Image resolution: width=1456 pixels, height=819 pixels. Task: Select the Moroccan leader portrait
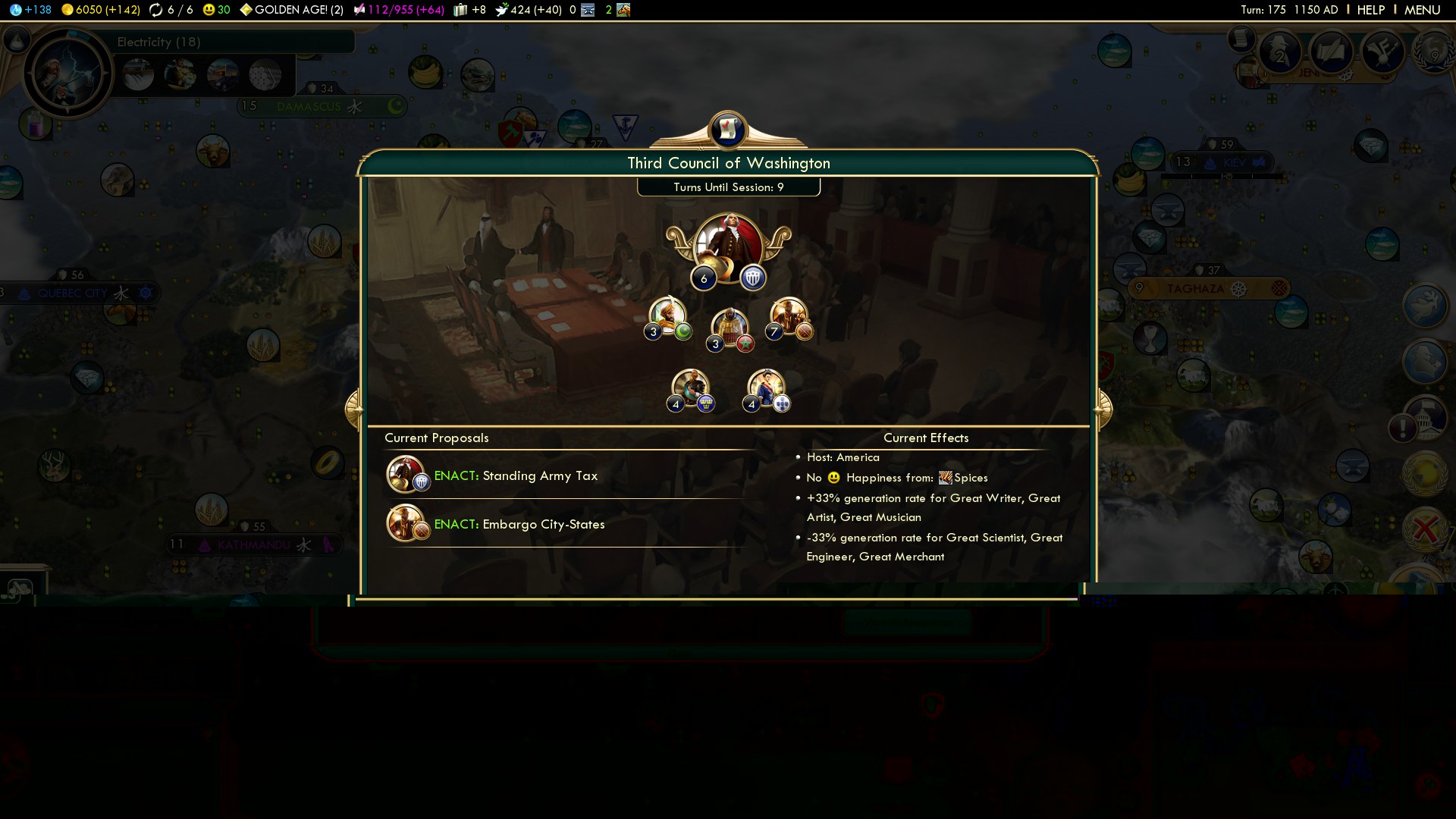click(730, 328)
